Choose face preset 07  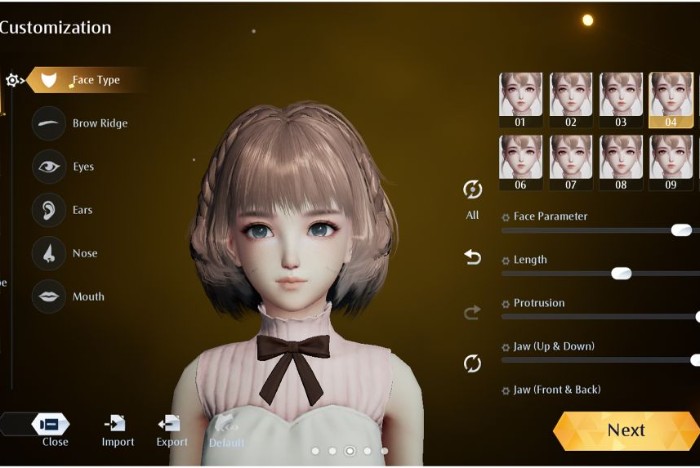pyautogui.click(x=571, y=162)
